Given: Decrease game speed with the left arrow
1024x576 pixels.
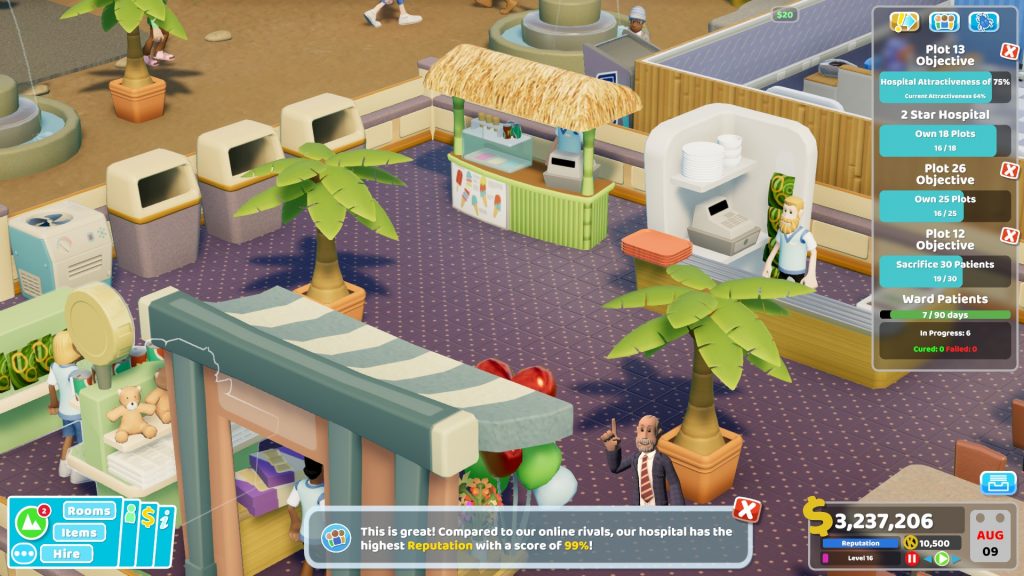Looking at the screenshot, I should (x=927, y=558).
